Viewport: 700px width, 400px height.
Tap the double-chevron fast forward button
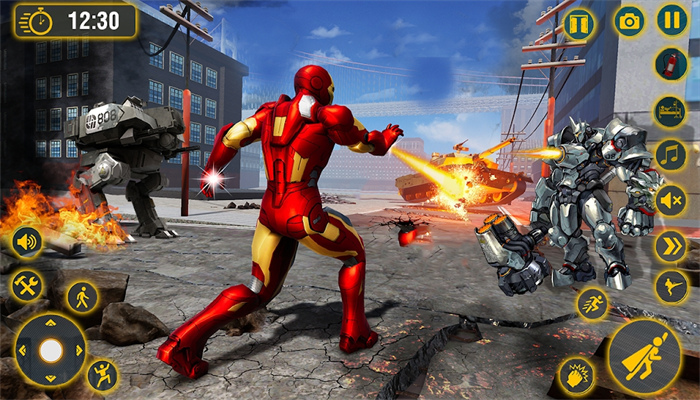tap(670, 245)
